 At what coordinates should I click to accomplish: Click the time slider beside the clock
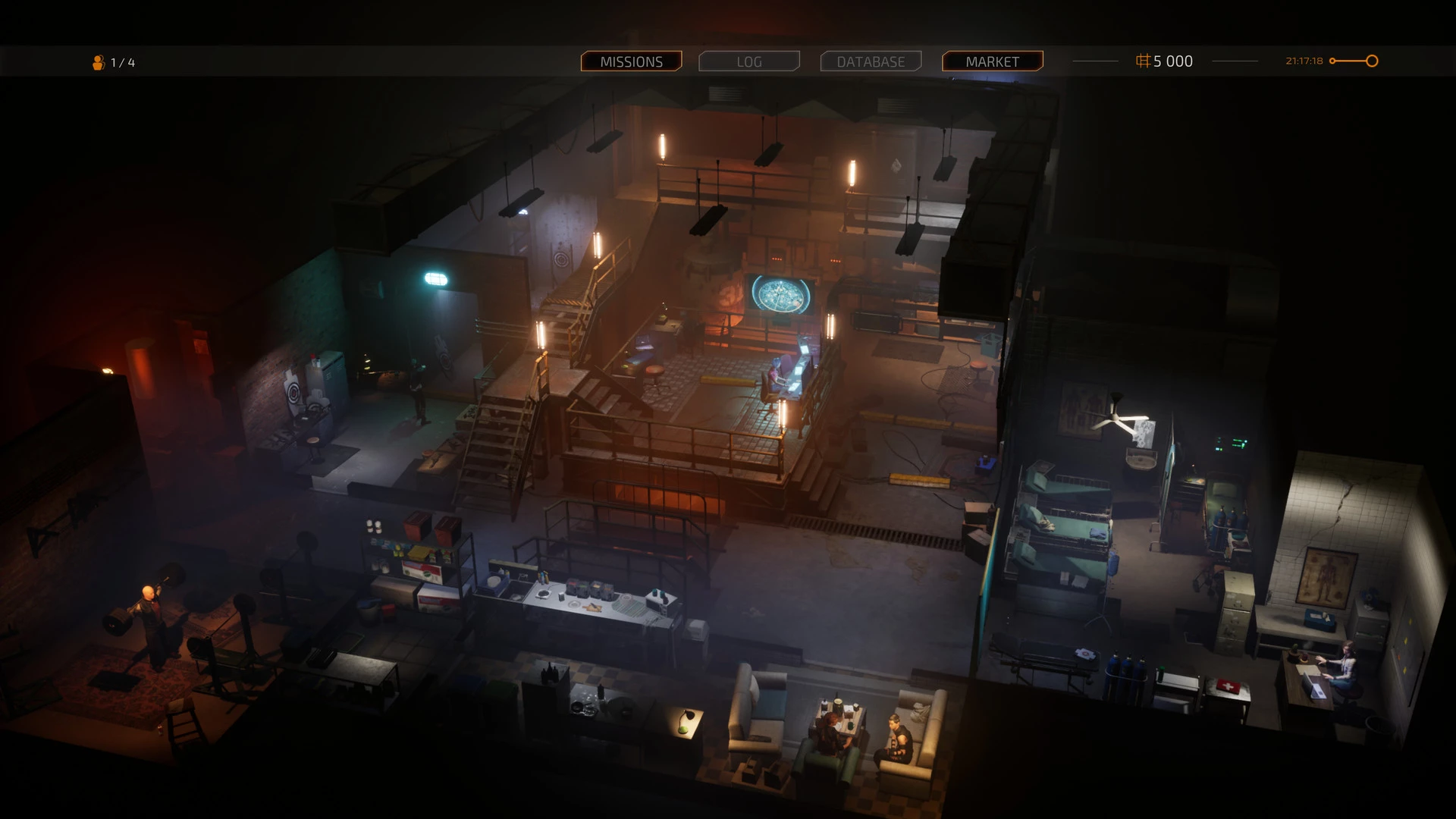click(x=1354, y=61)
